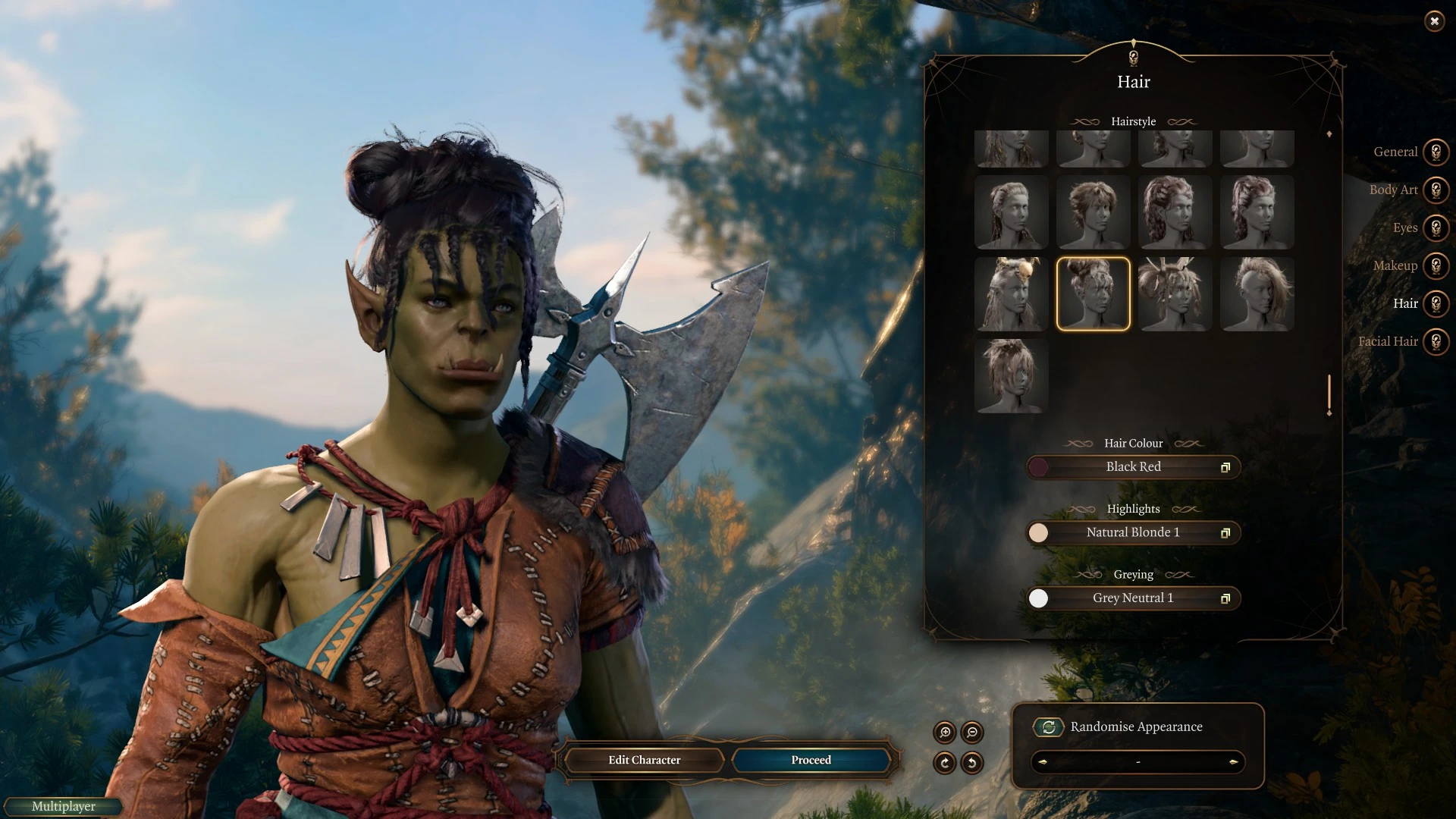Screen dimensions: 1456x819
Task: Select the Facial Hair tab
Action: [1435, 341]
